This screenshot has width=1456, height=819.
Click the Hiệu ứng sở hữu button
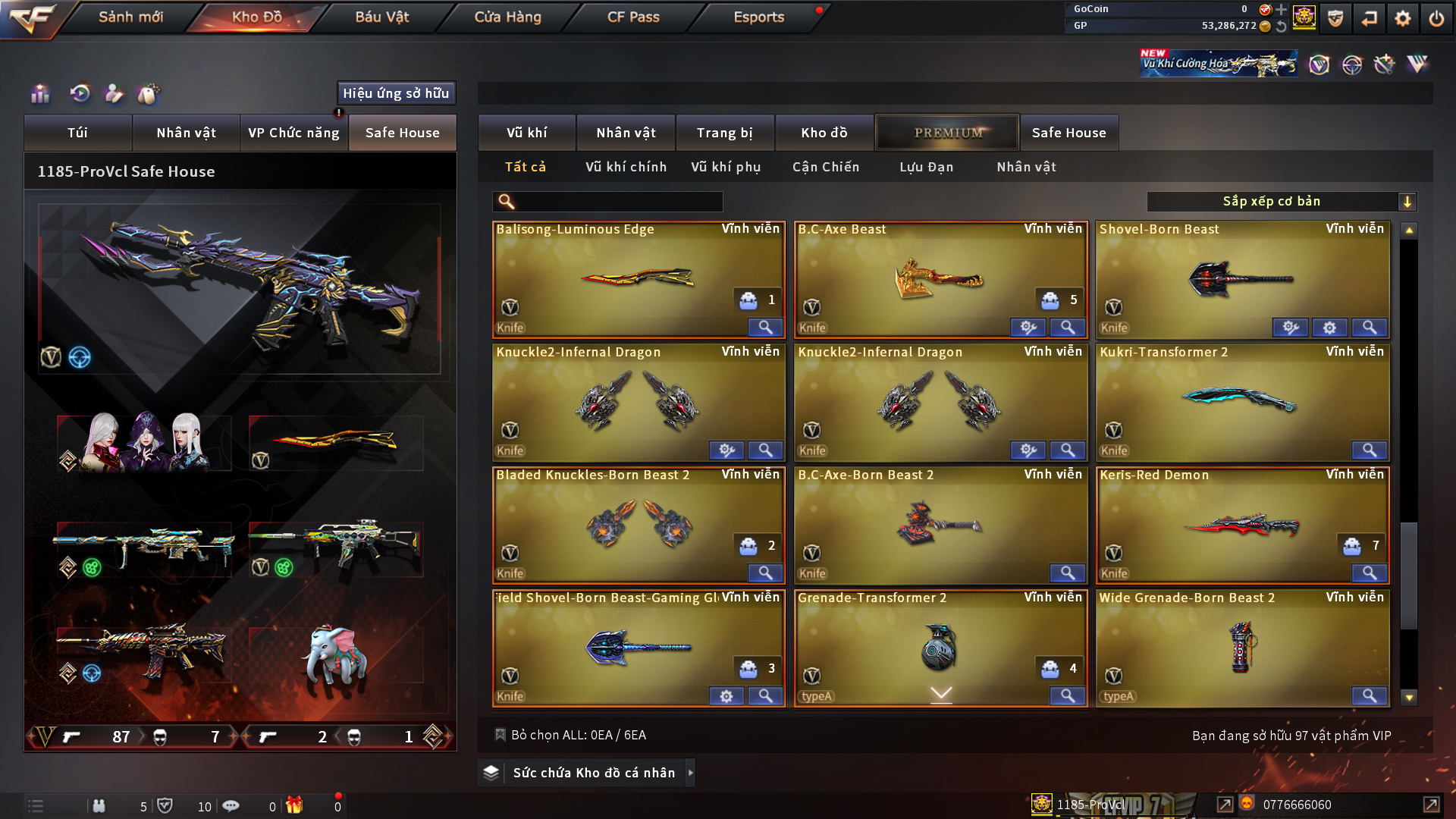pos(396,93)
